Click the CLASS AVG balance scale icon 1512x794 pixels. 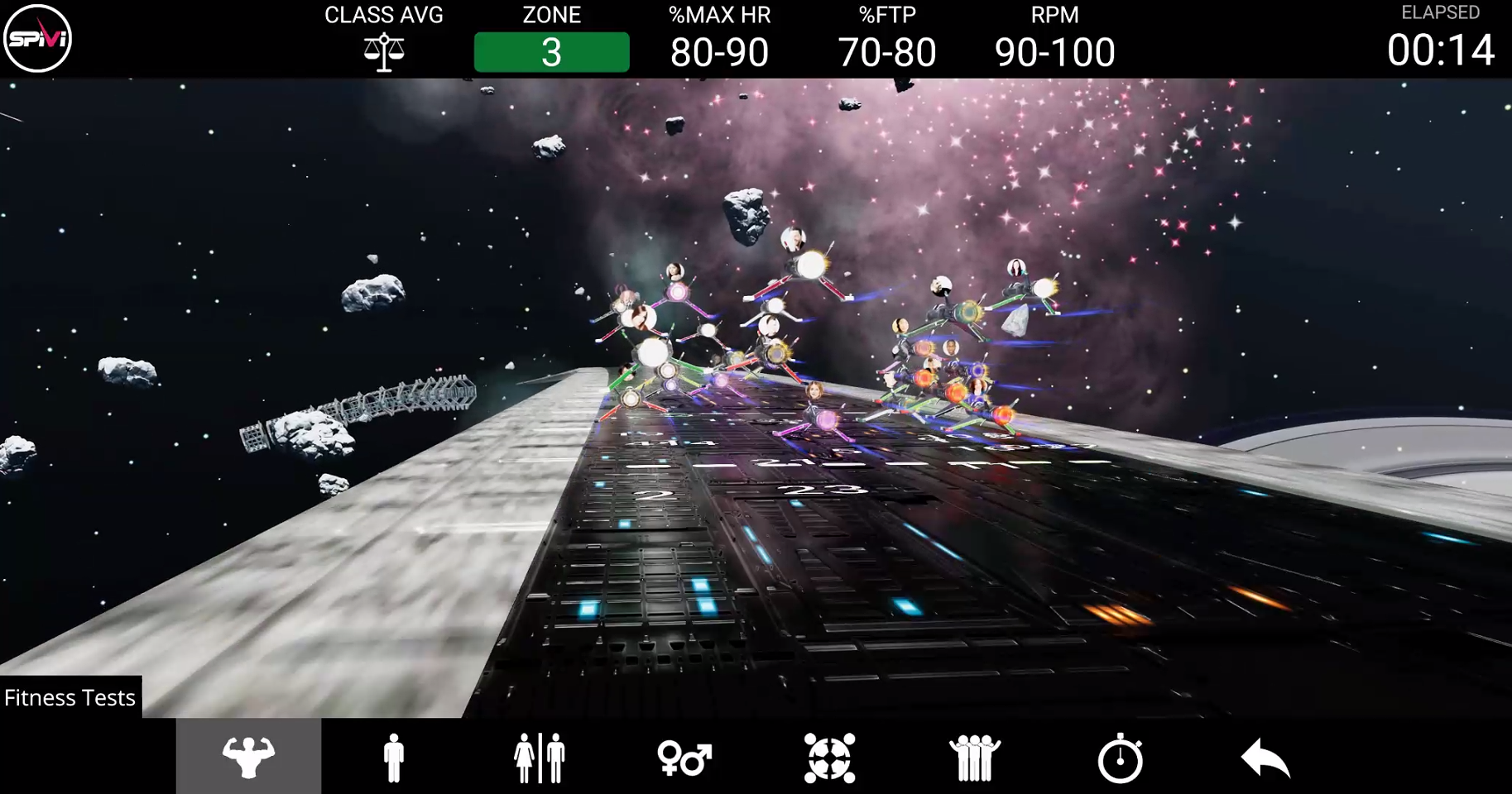pos(384,51)
